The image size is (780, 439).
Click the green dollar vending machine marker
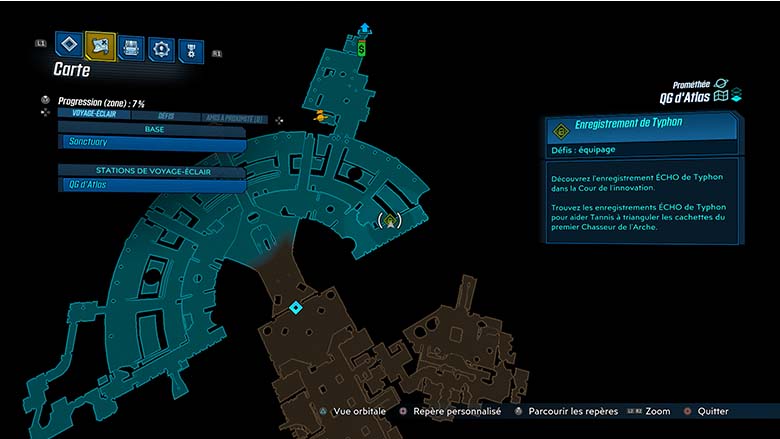362,46
